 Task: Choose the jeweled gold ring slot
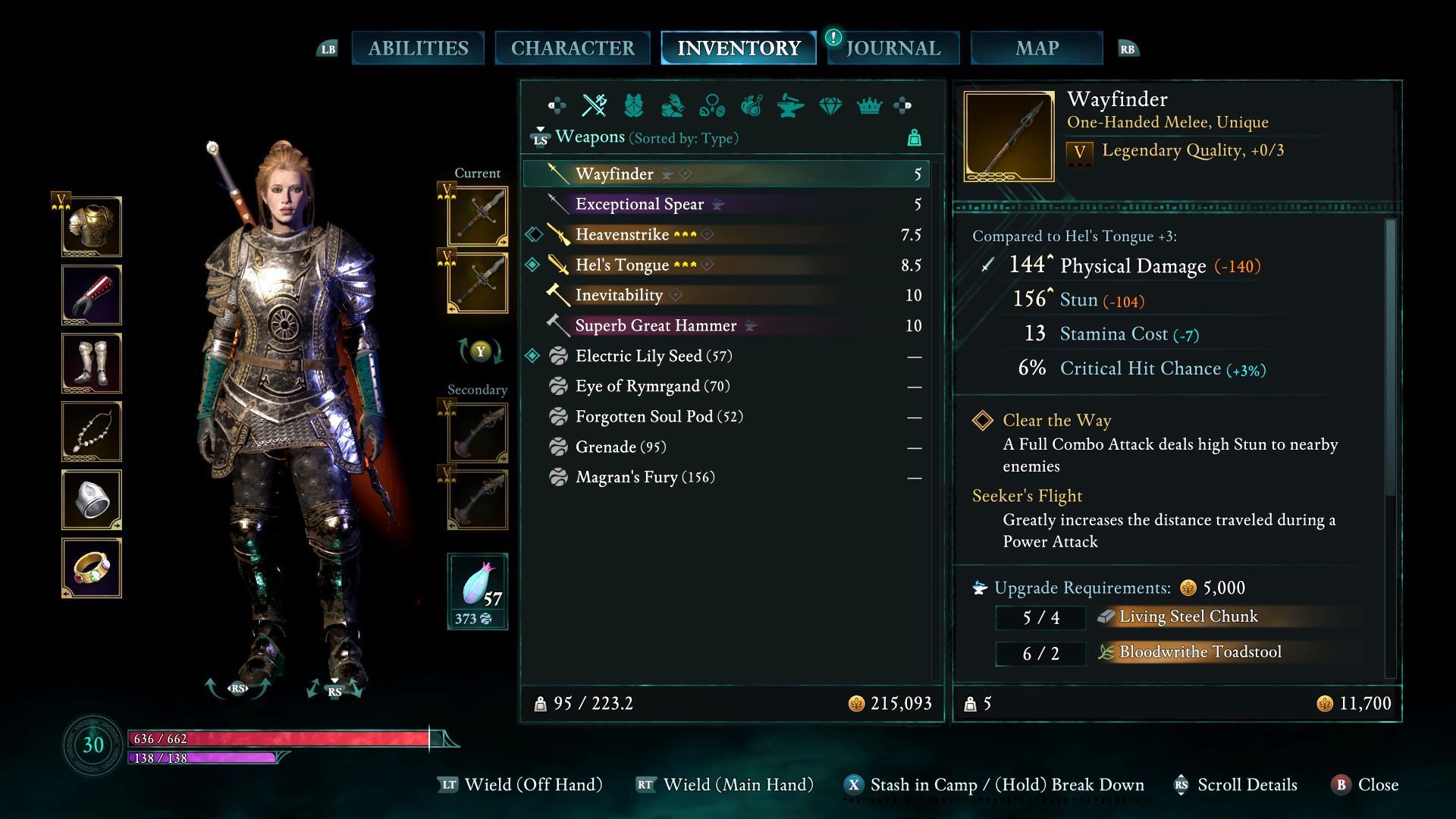click(92, 568)
